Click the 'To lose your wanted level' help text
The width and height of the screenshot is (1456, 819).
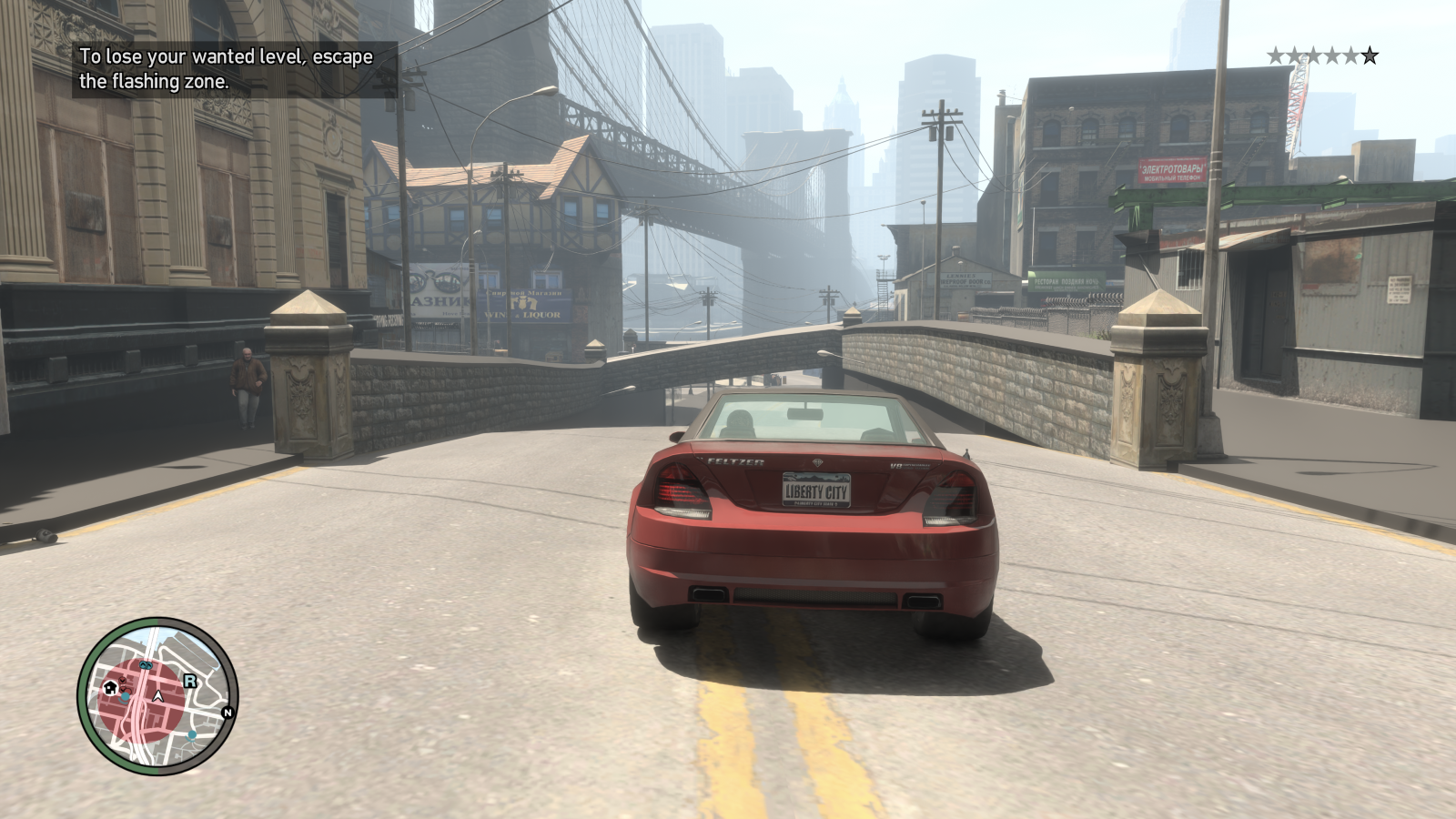[x=225, y=68]
